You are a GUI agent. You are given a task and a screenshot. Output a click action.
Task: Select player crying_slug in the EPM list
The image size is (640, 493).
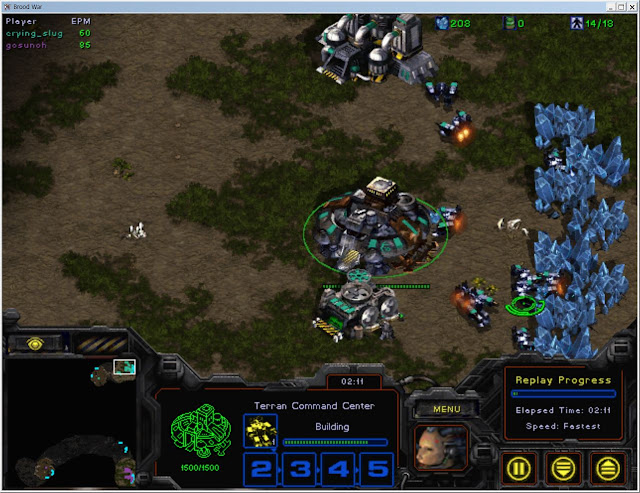point(34,32)
